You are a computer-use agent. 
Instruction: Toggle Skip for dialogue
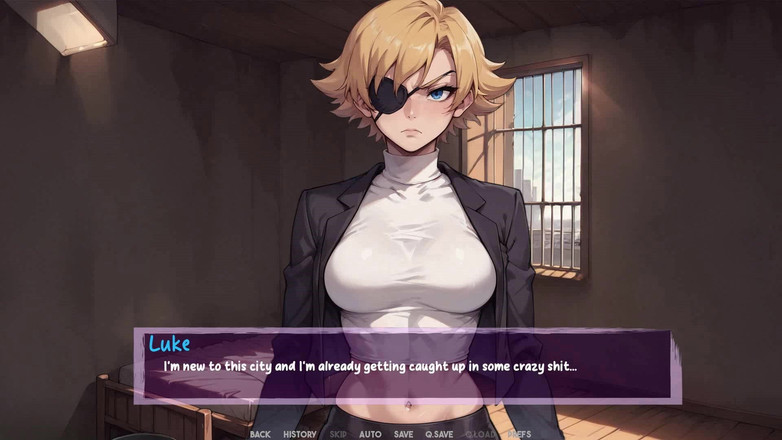pos(338,434)
